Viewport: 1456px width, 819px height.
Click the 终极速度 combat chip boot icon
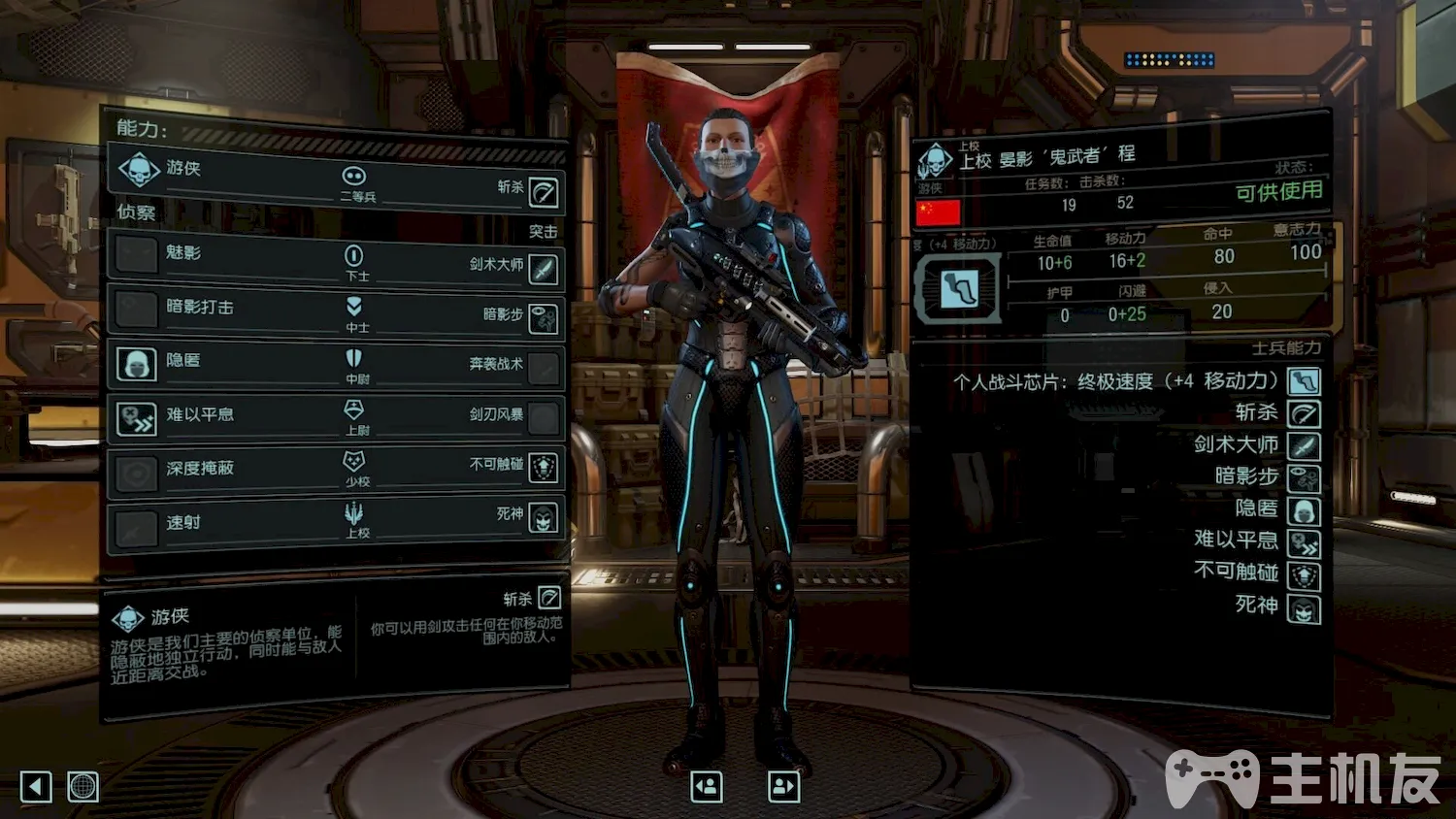(x=958, y=288)
